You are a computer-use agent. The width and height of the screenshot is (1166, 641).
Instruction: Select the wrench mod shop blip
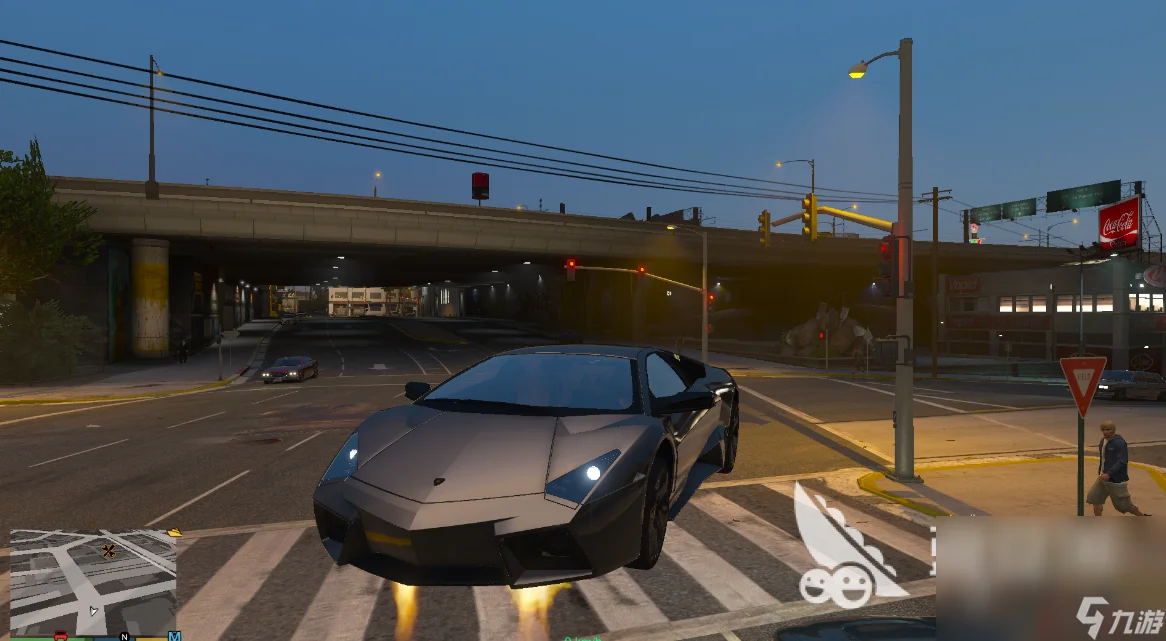point(108,551)
